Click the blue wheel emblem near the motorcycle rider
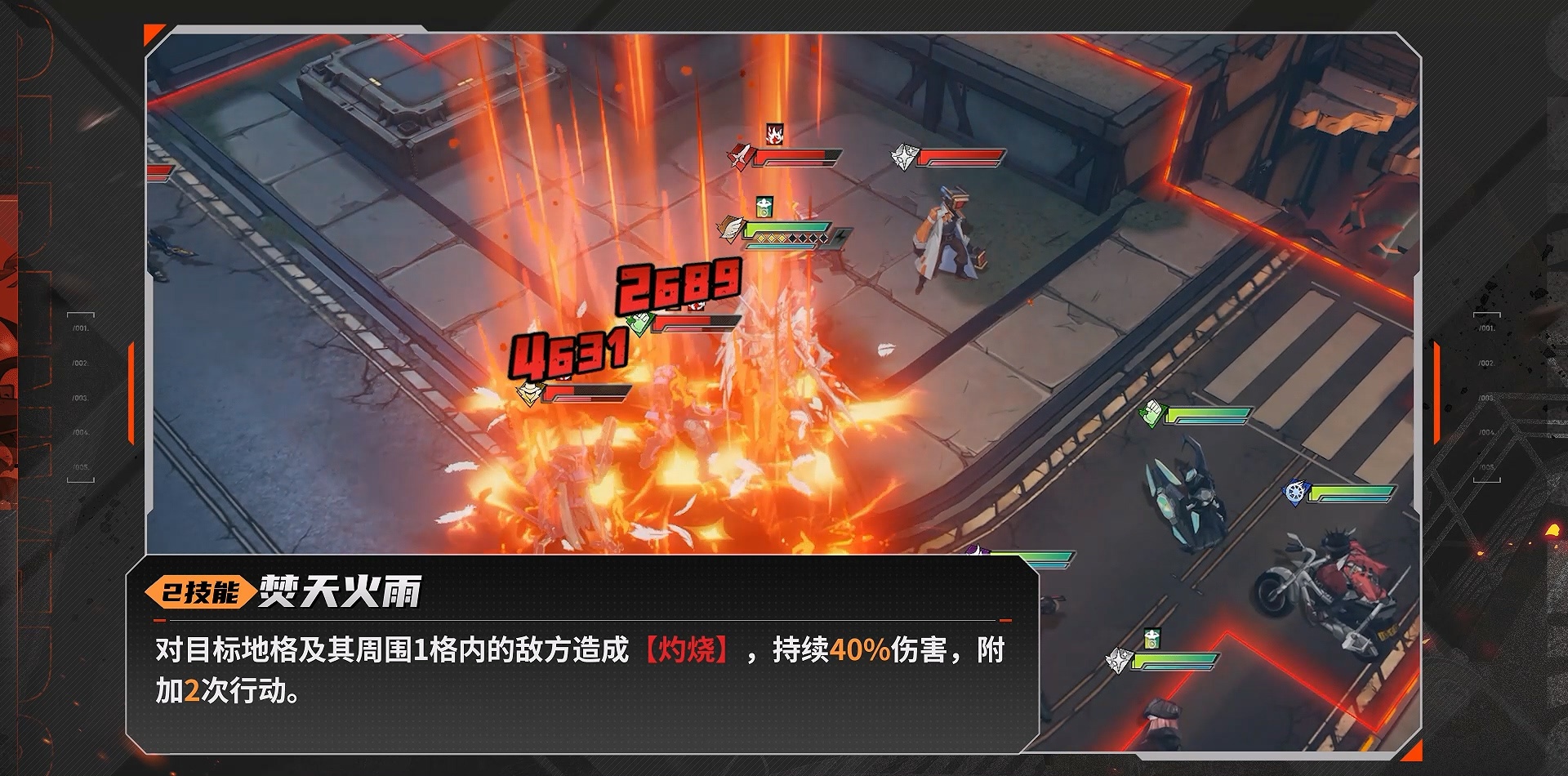This screenshot has height=776, width=1568. (1296, 493)
